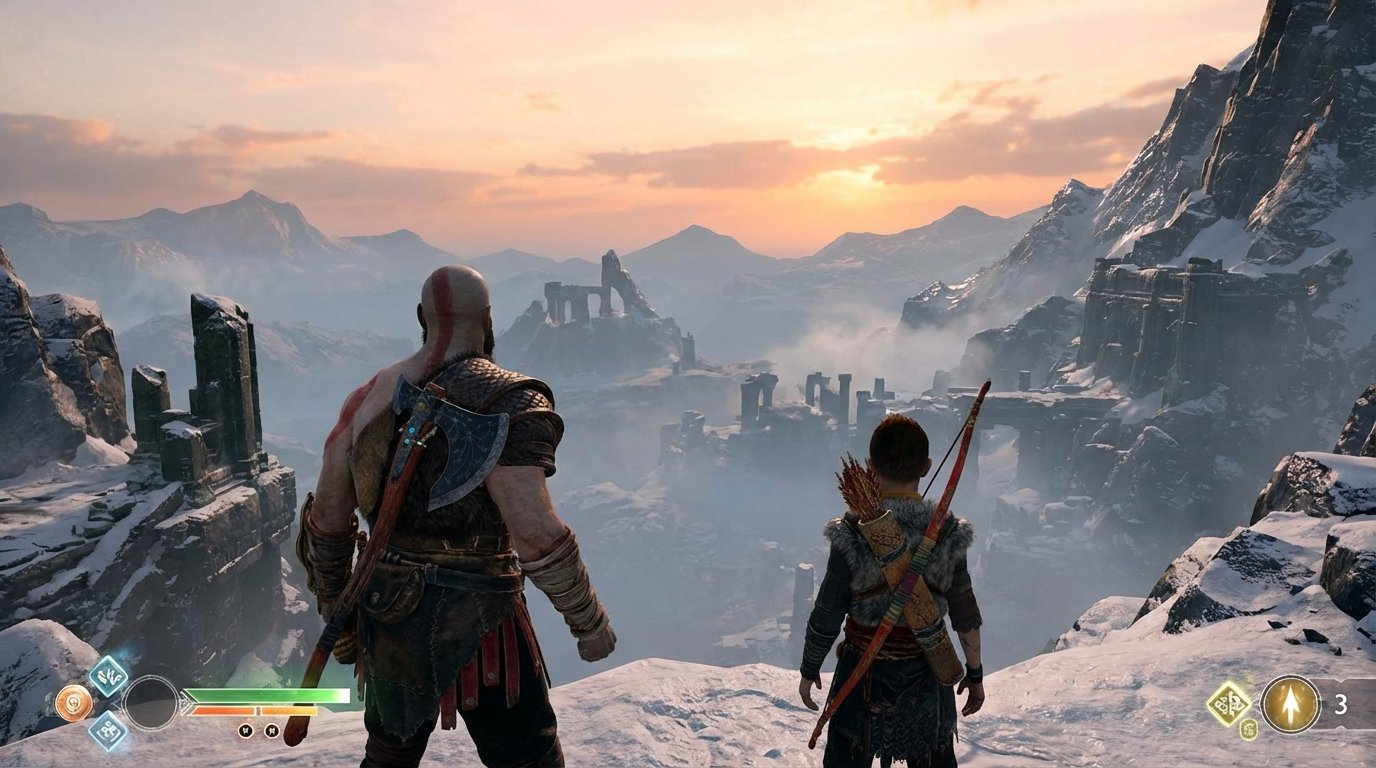Select the light runic attack diamond icon
This screenshot has height=768, width=1376.
(110, 677)
